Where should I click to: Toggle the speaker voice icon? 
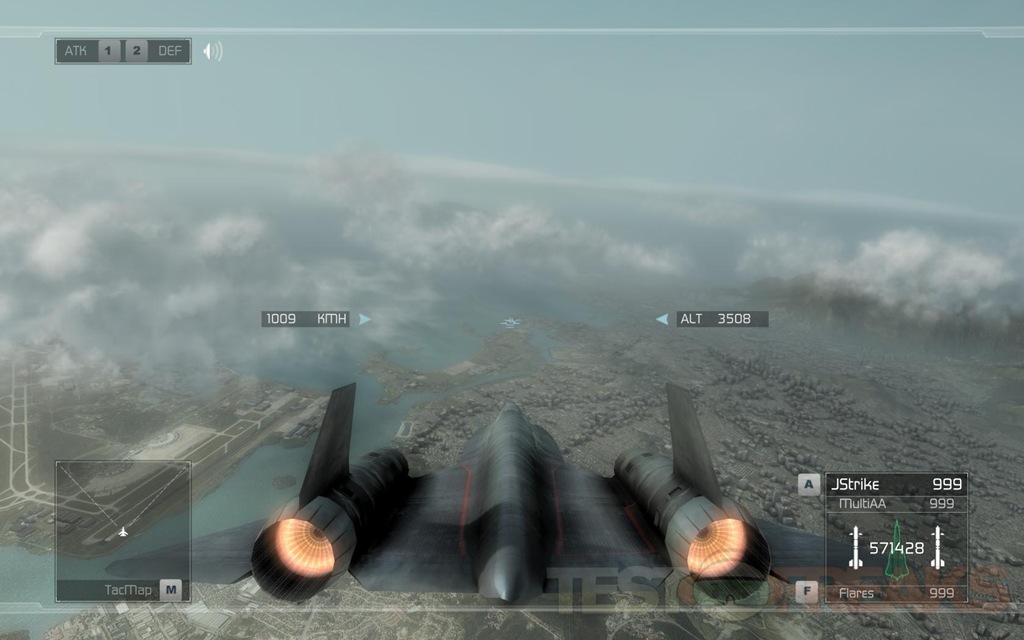[212, 51]
